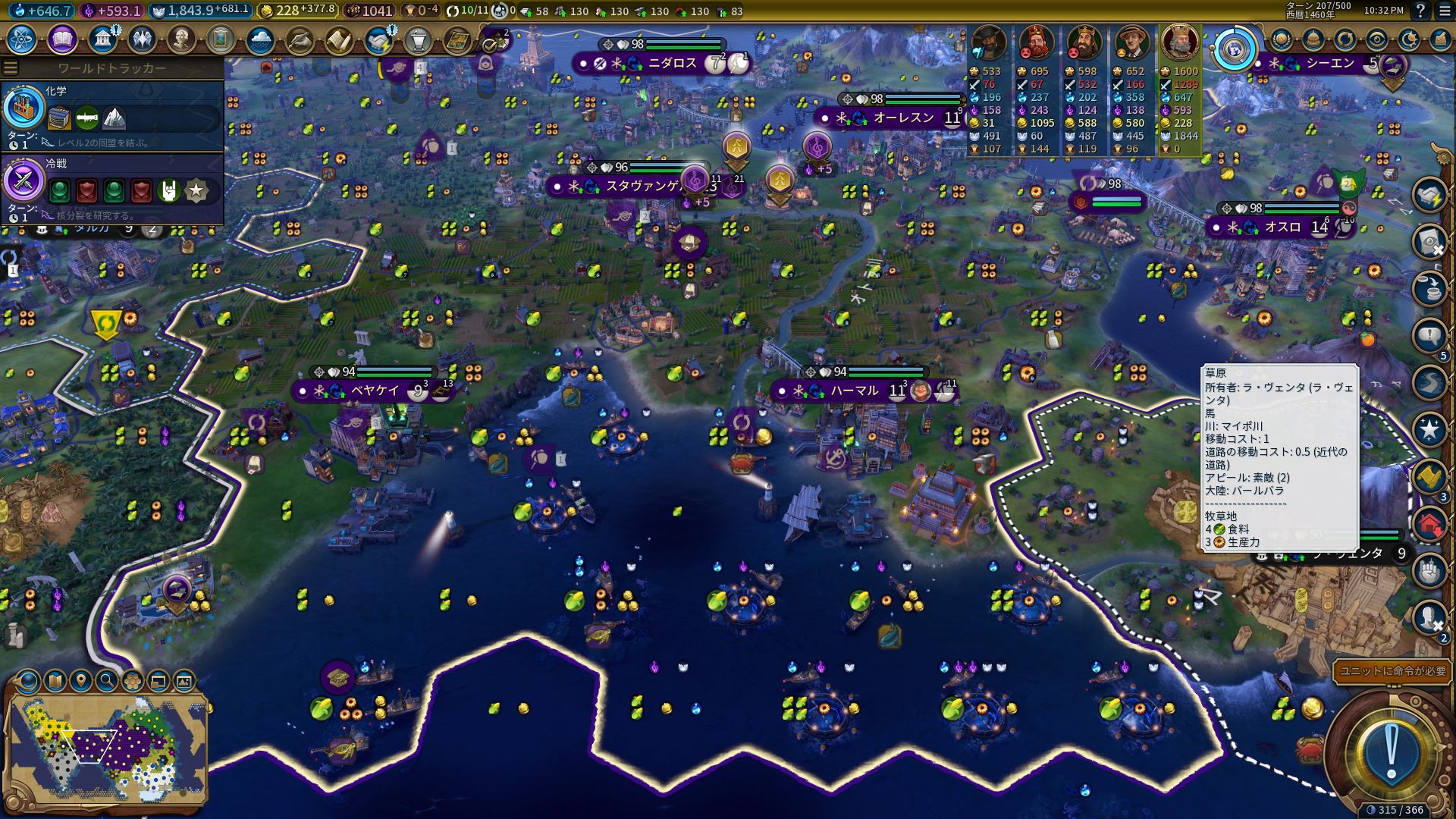Open the main menu hamburger button
1456x819 pixels.
click(x=1443, y=11)
